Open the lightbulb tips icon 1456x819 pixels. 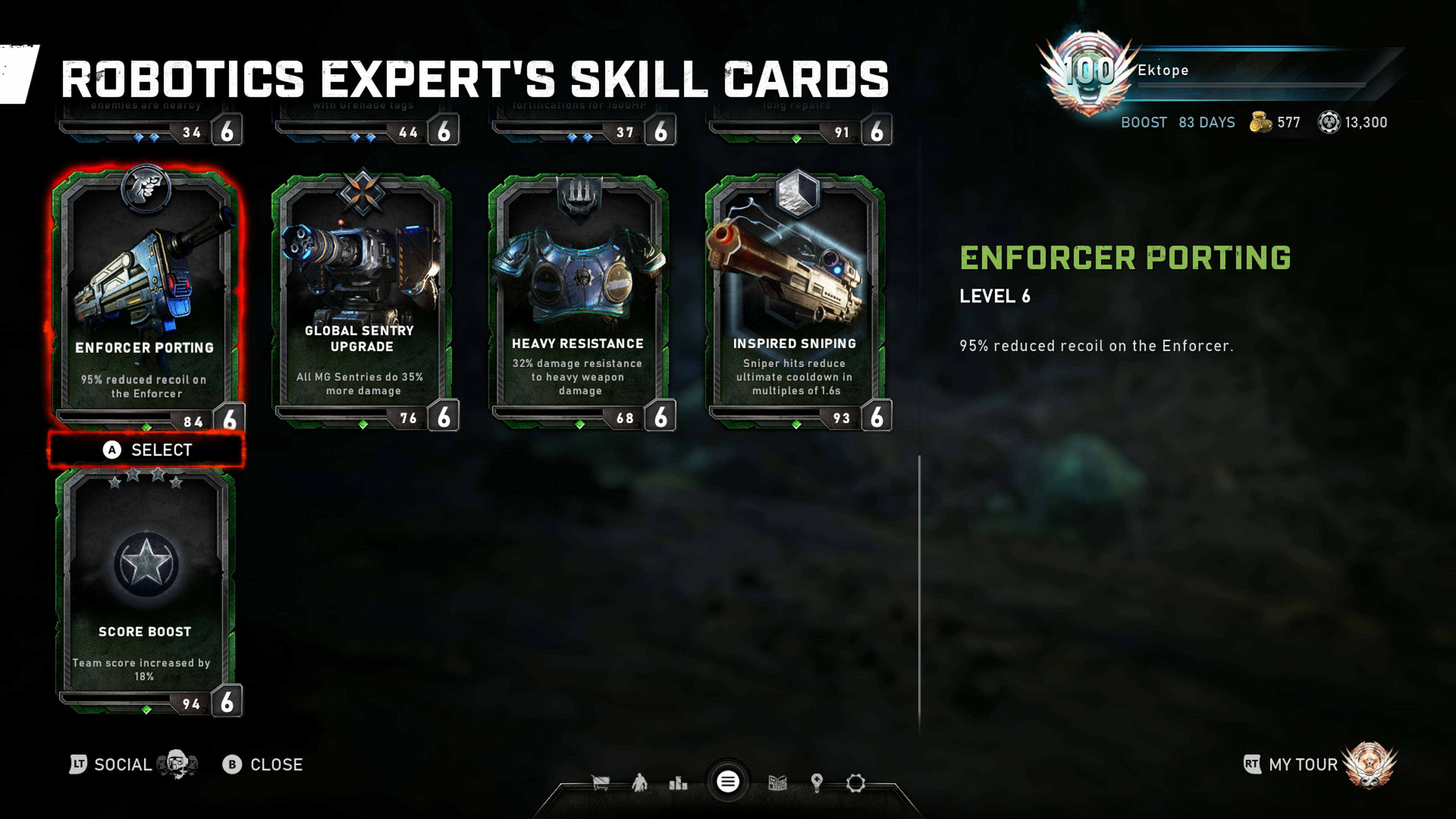click(x=816, y=783)
